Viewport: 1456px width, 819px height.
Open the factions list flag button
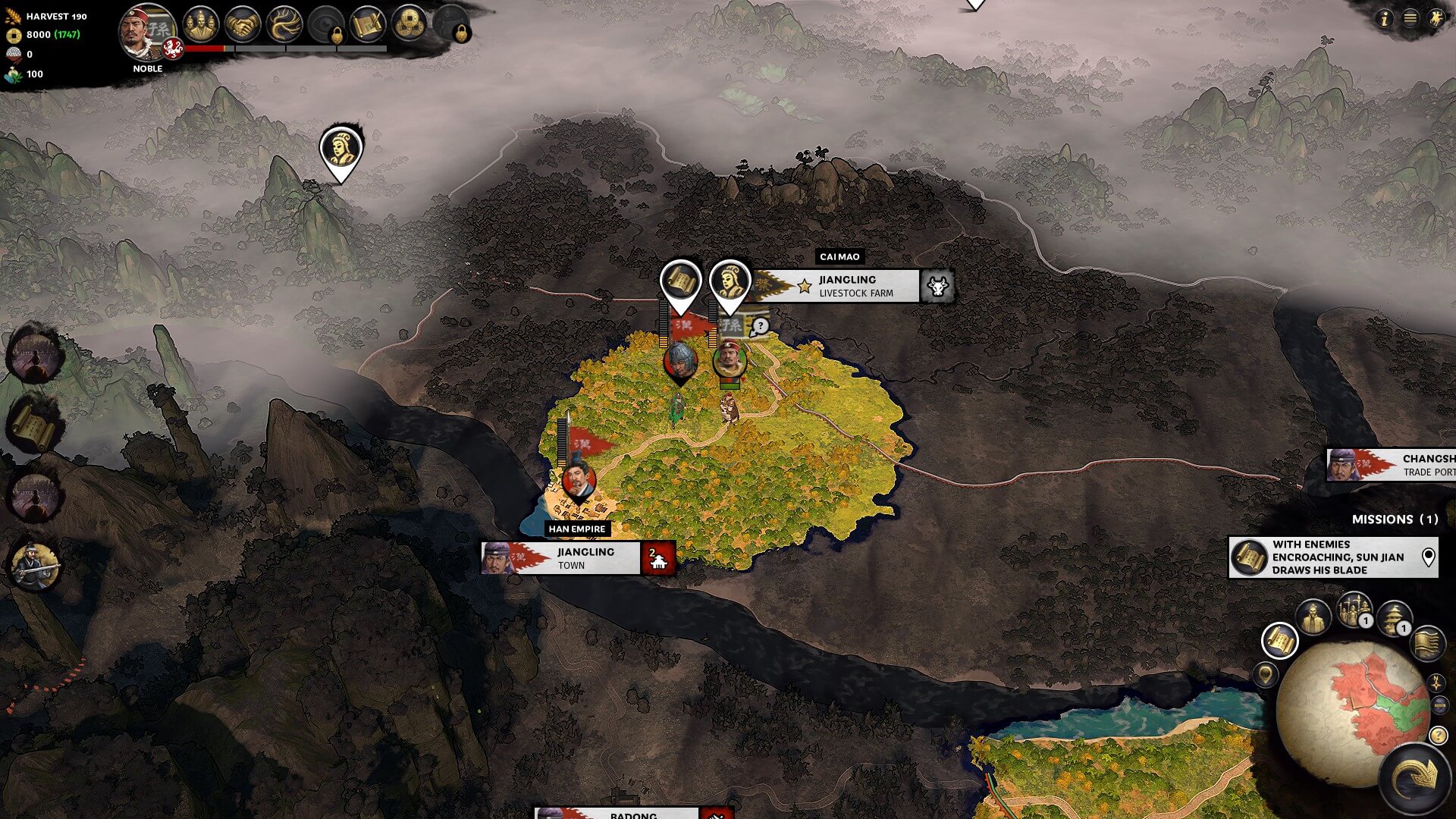pyautogui.click(x=1428, y=642)
